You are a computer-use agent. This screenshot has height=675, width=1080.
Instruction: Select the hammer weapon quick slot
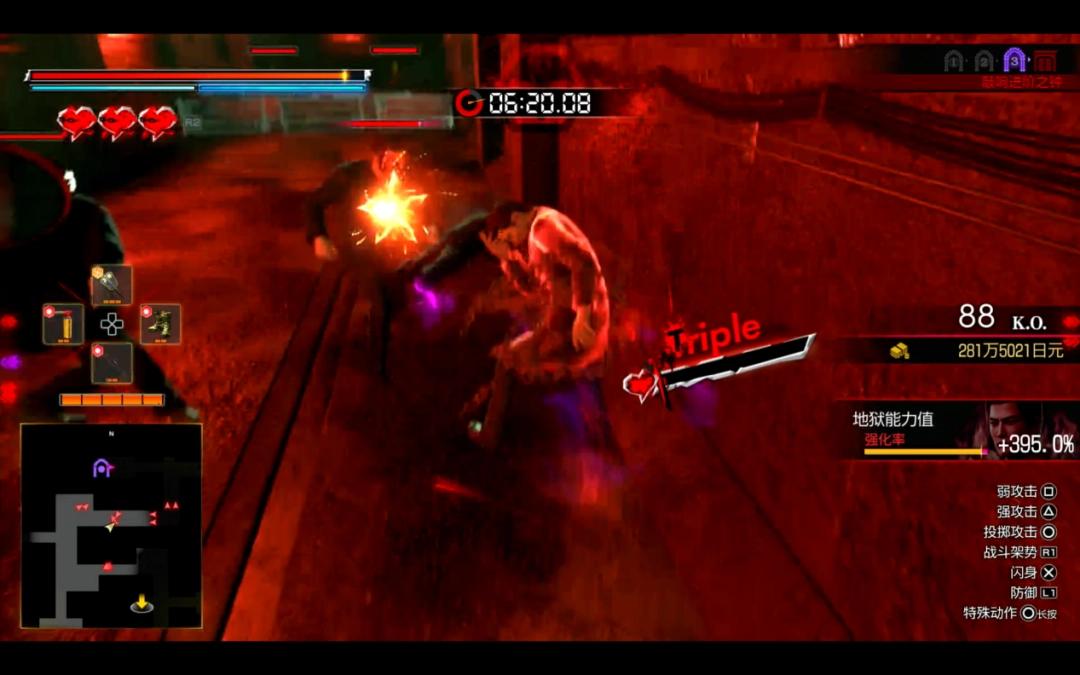pos(112,285)
